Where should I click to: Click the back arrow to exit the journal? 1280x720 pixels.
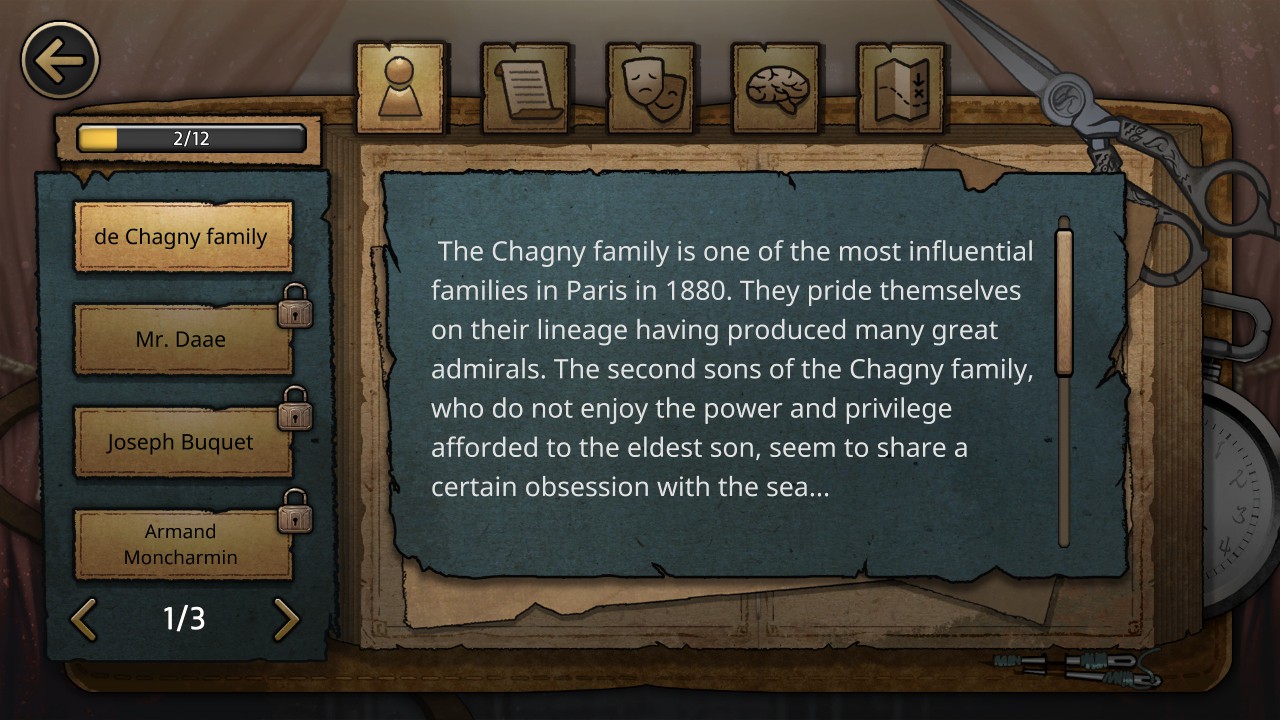coord(59,60)
